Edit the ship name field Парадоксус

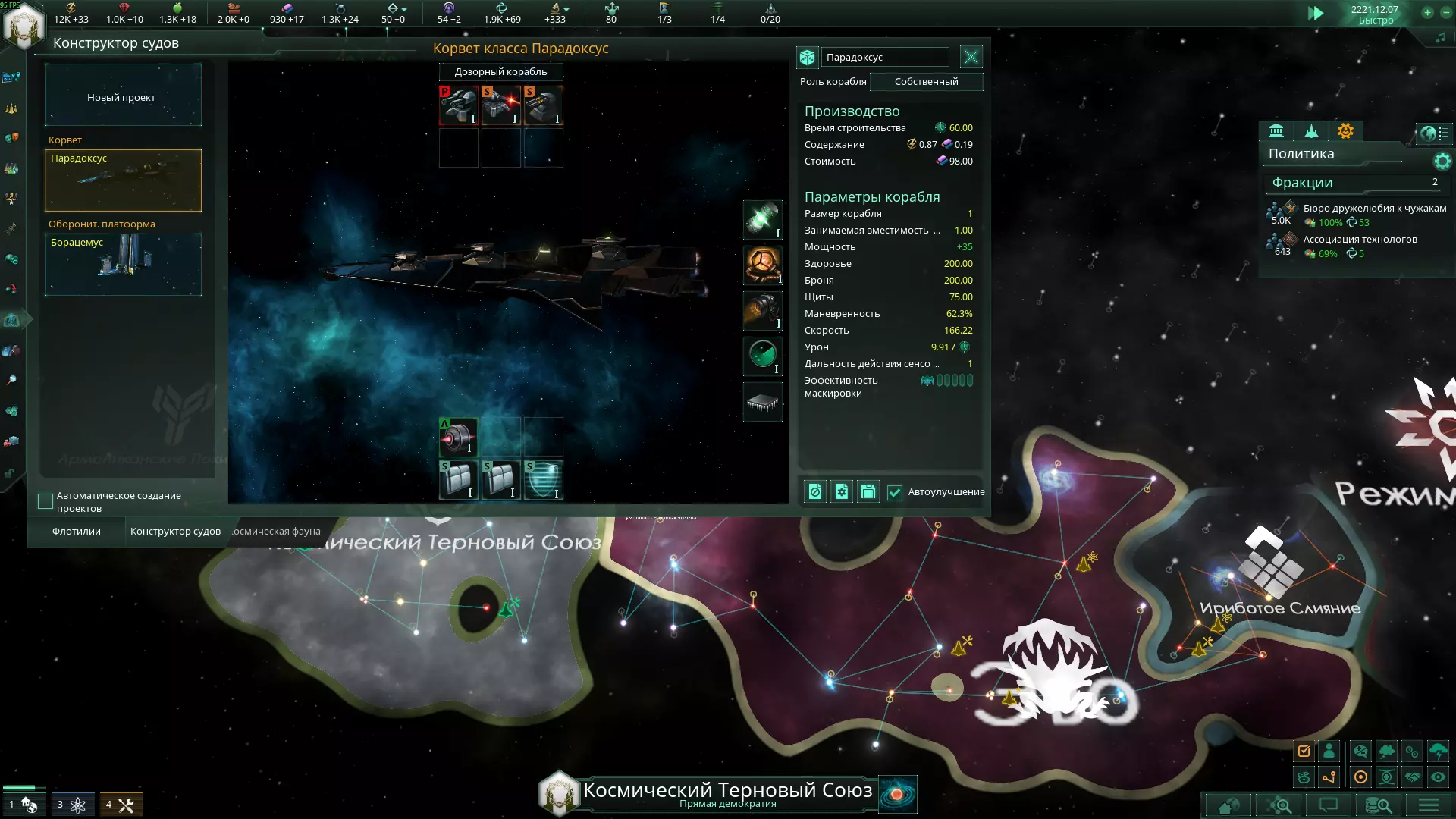(x=884, y=58)
